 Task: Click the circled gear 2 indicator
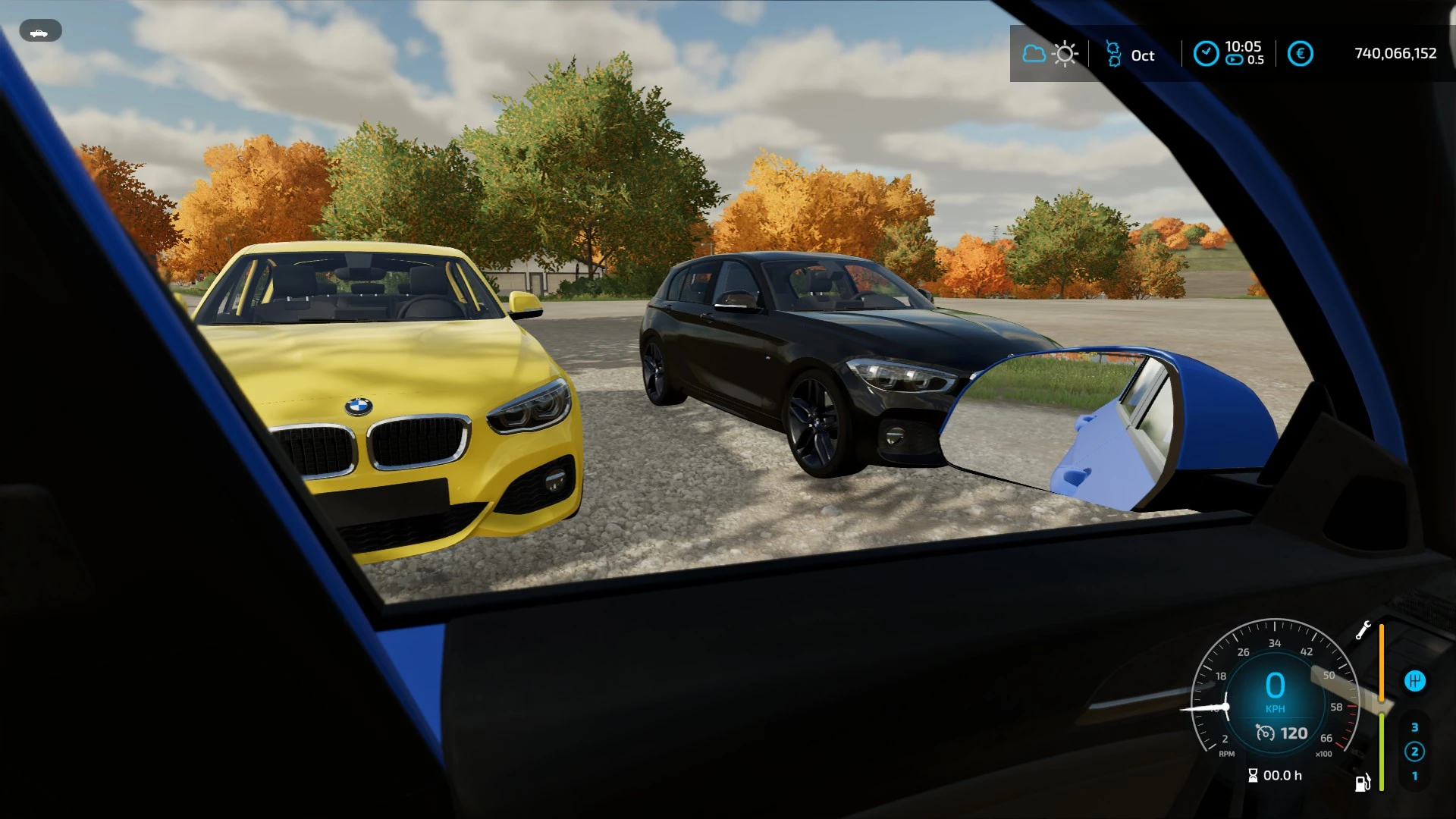pos(1414,752)
